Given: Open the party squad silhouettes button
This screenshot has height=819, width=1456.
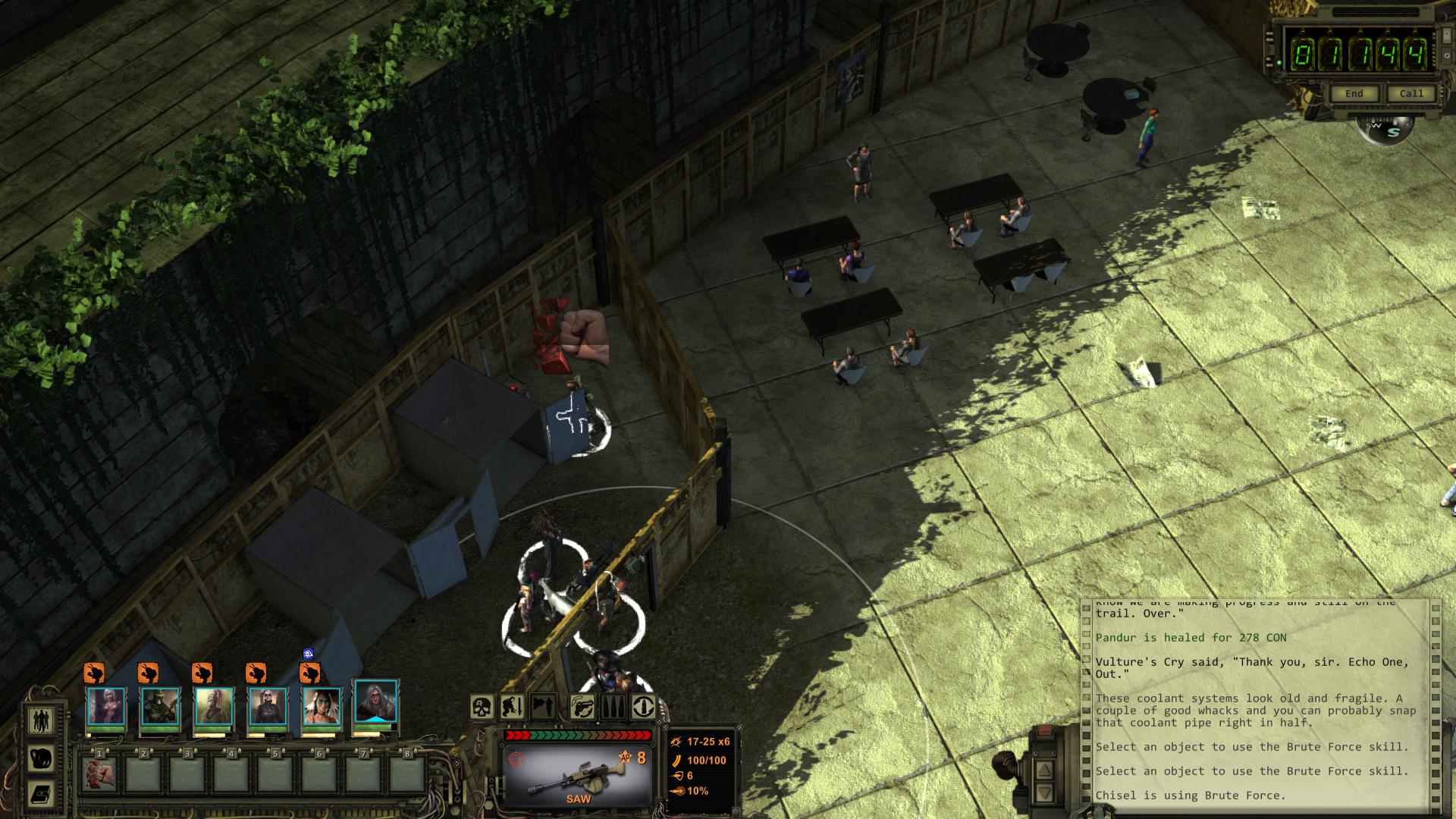Looking at the screenshot, I should coord(40,720).
